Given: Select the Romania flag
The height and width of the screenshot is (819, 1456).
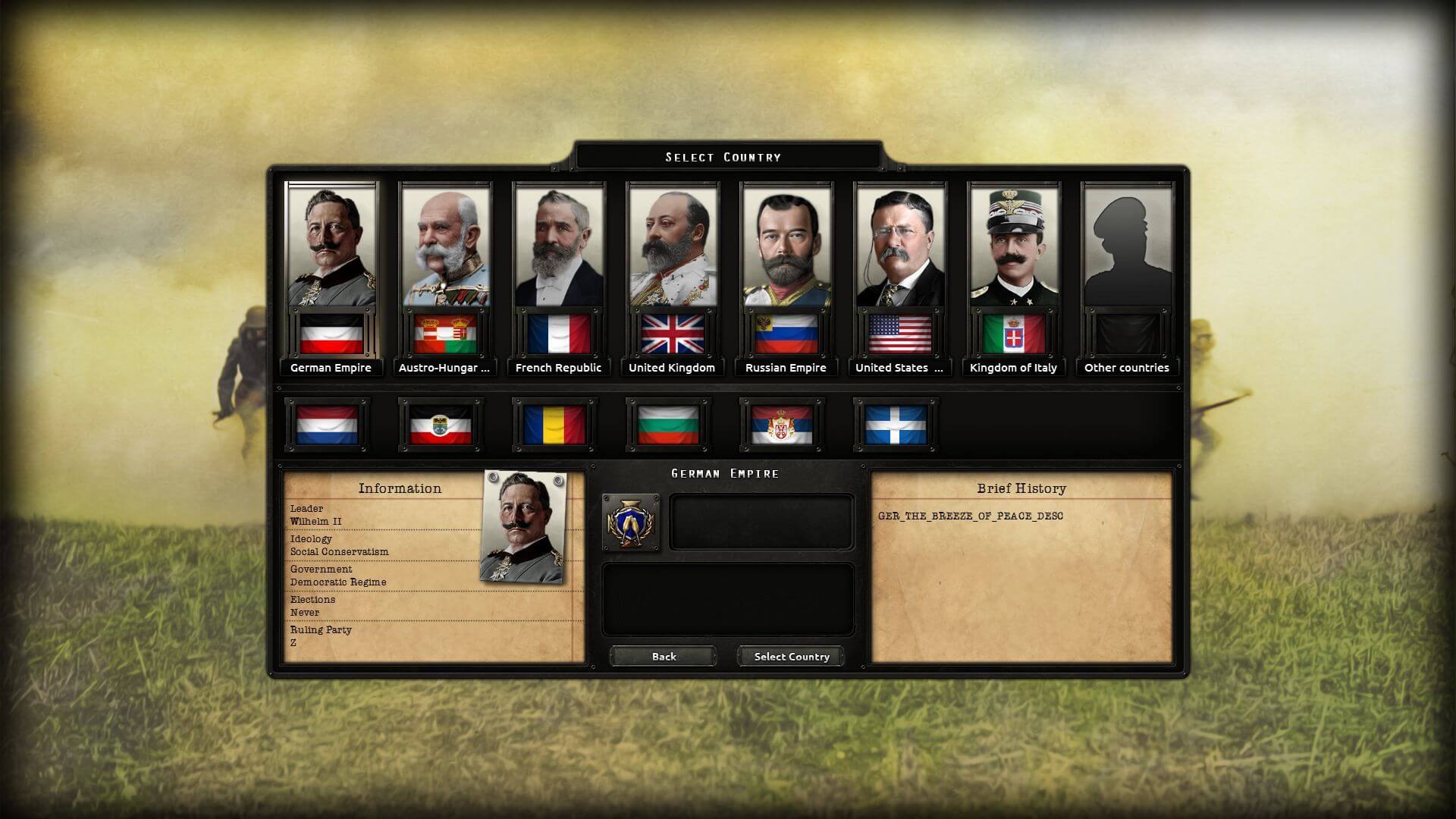Looking at the screenshot, I should (x=554, y=425).
